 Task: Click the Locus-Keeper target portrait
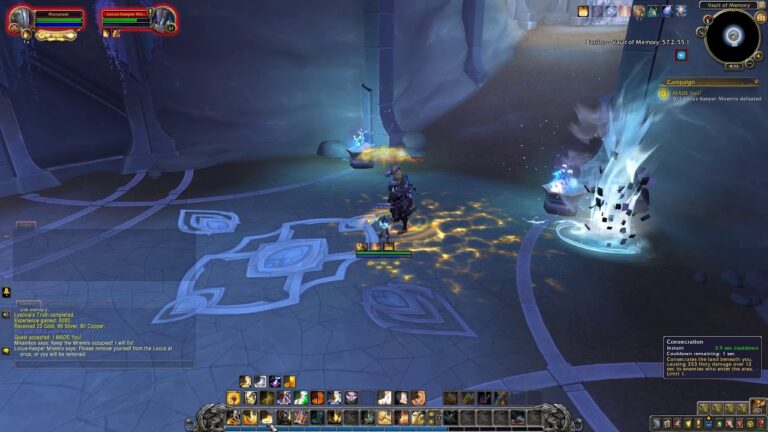(163, 18)
